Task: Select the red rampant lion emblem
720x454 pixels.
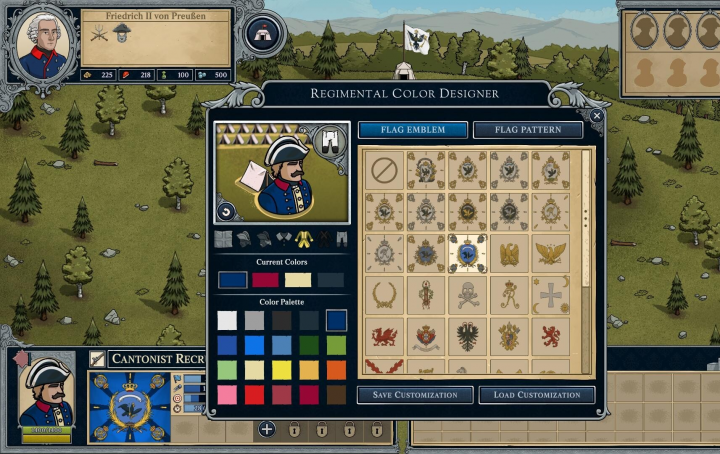Action: pos(551,336)
